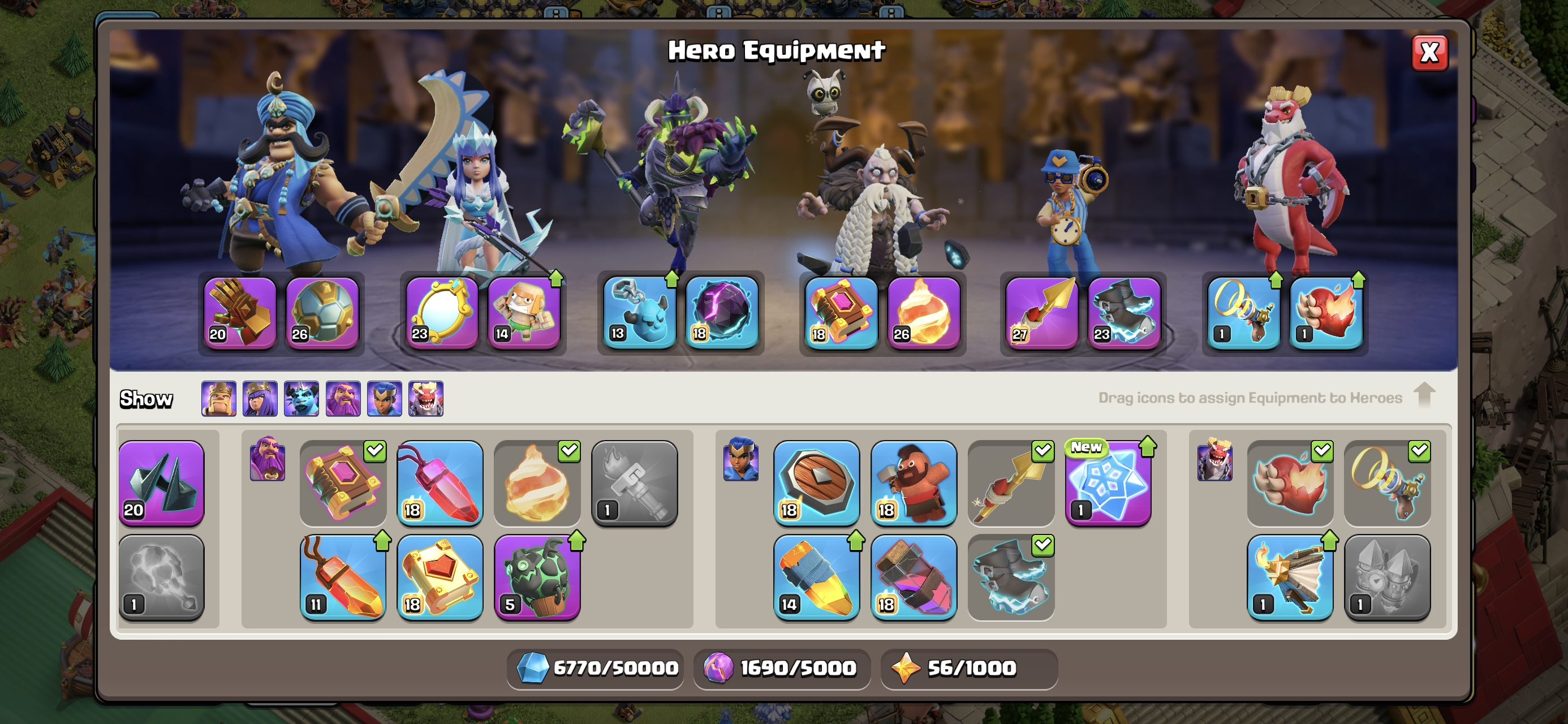Image resolution: width=1568 pixels, height=724 pixels.
Task: Select the locked grey torch equipment
Action: tap(634, 483)
